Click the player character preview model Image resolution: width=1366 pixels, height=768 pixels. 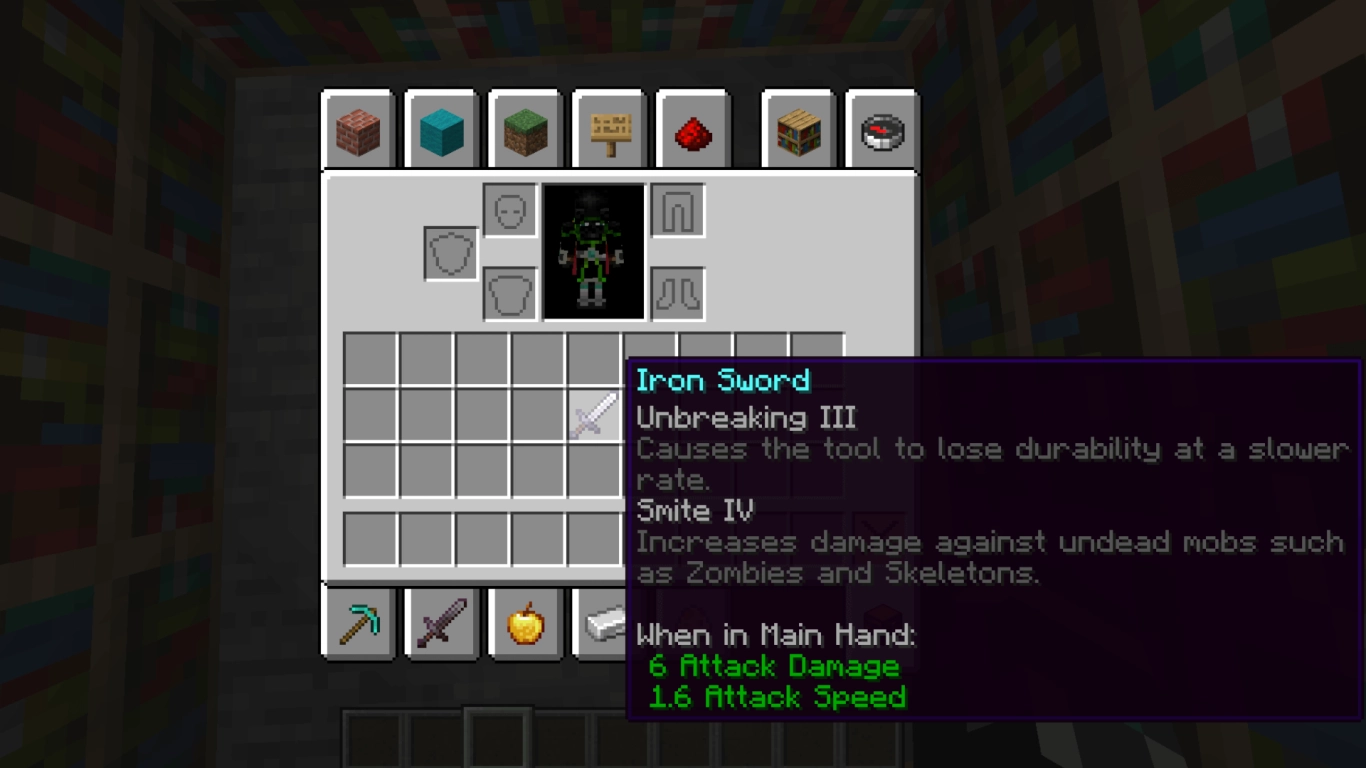pyautogui.click(x=593, y=251)
